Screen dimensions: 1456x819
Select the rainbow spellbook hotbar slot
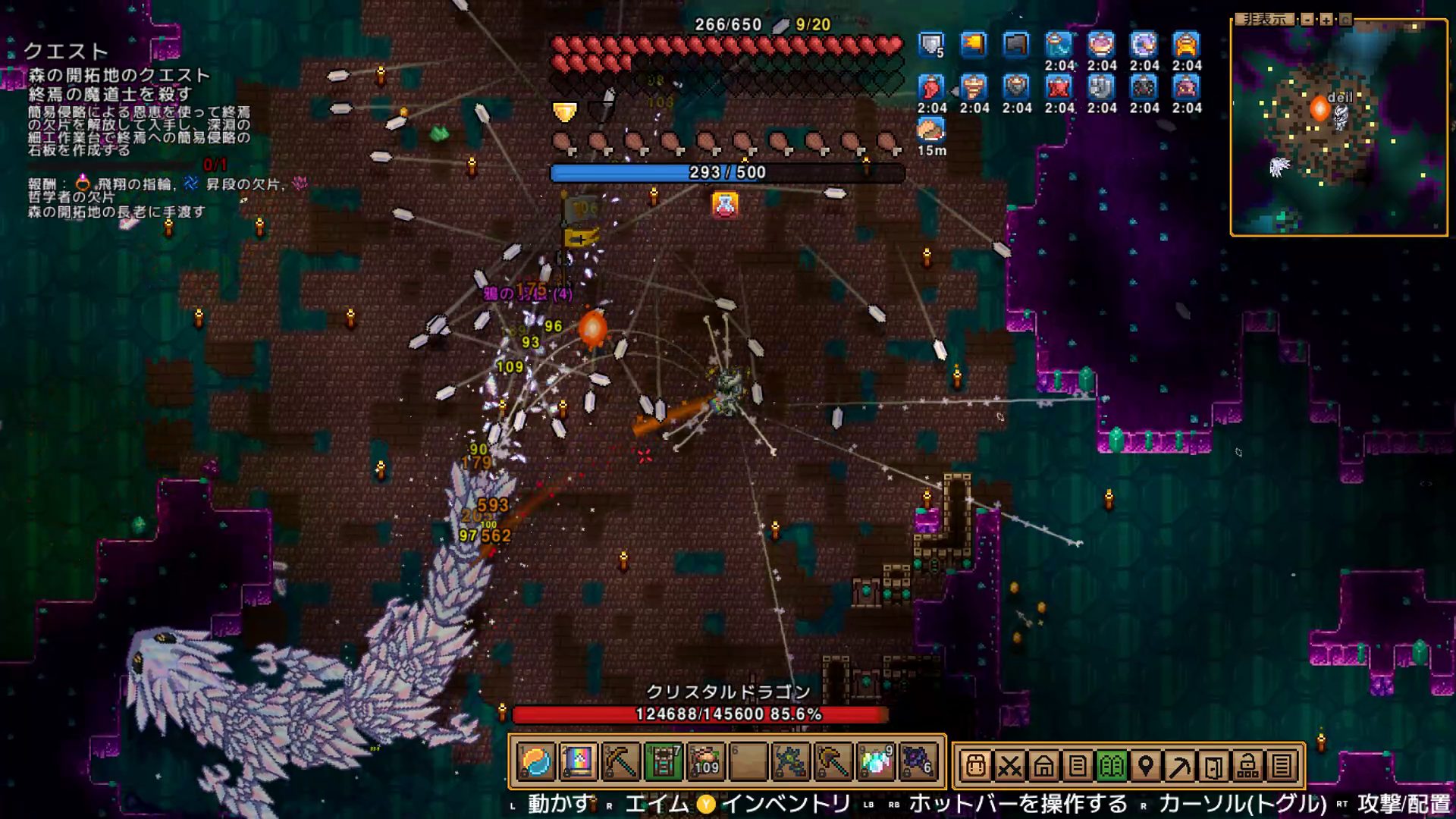578,762
